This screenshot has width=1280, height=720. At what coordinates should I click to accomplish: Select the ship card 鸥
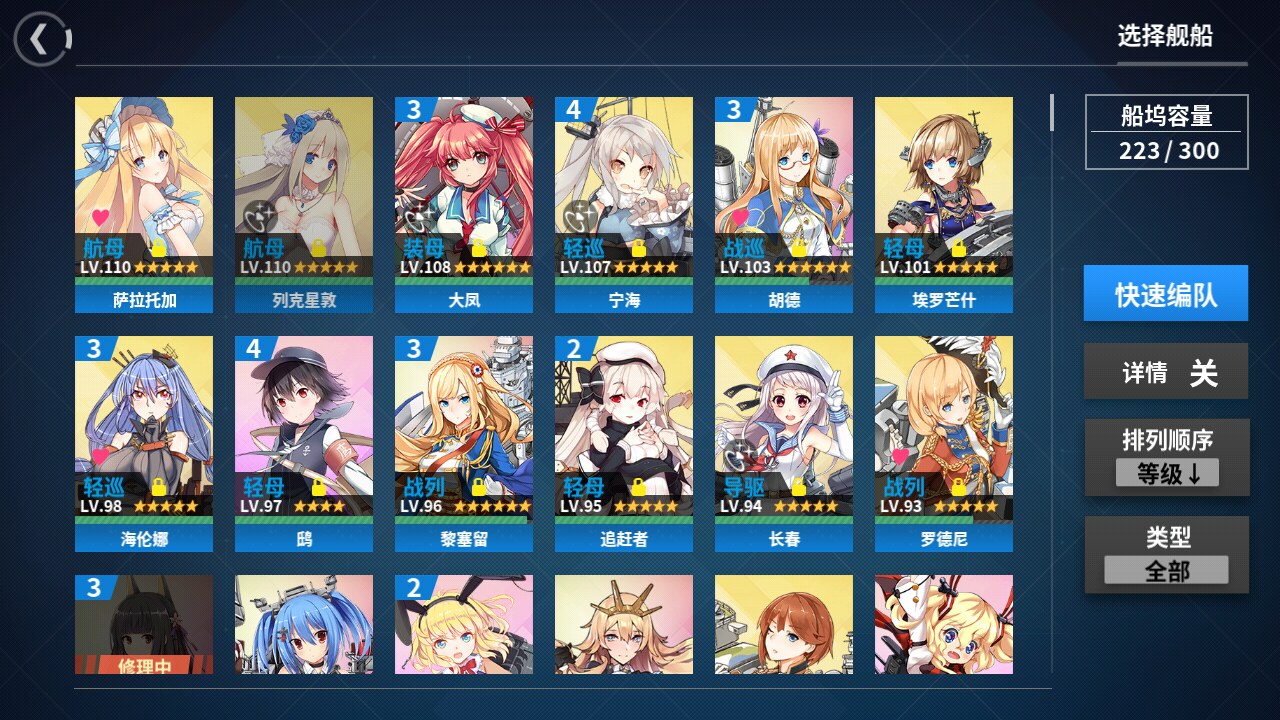pos(304,443)
